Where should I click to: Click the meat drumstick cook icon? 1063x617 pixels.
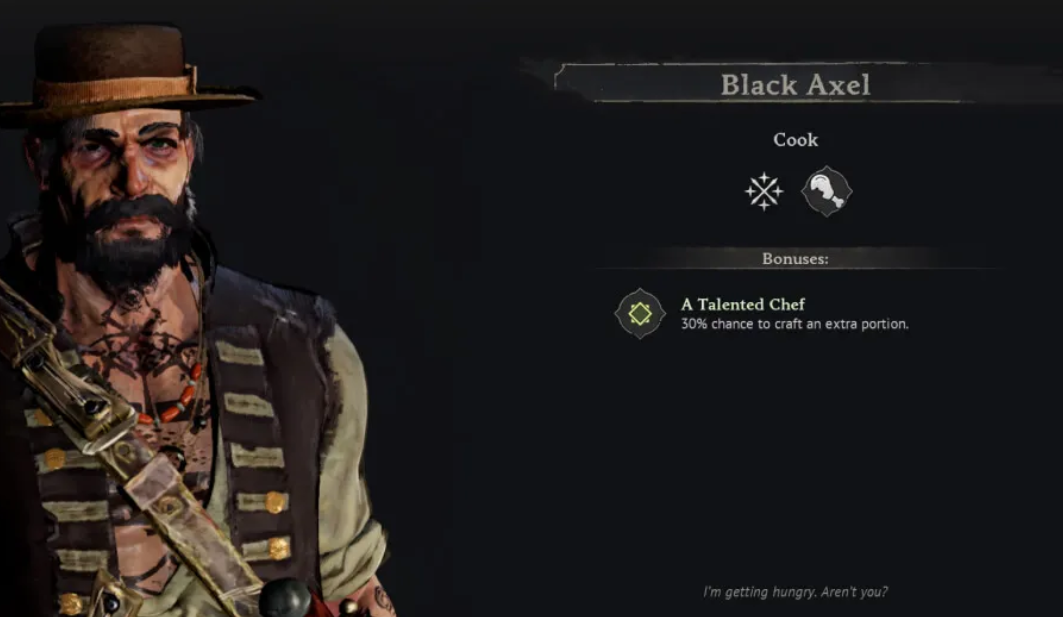(x=826, y=191)
